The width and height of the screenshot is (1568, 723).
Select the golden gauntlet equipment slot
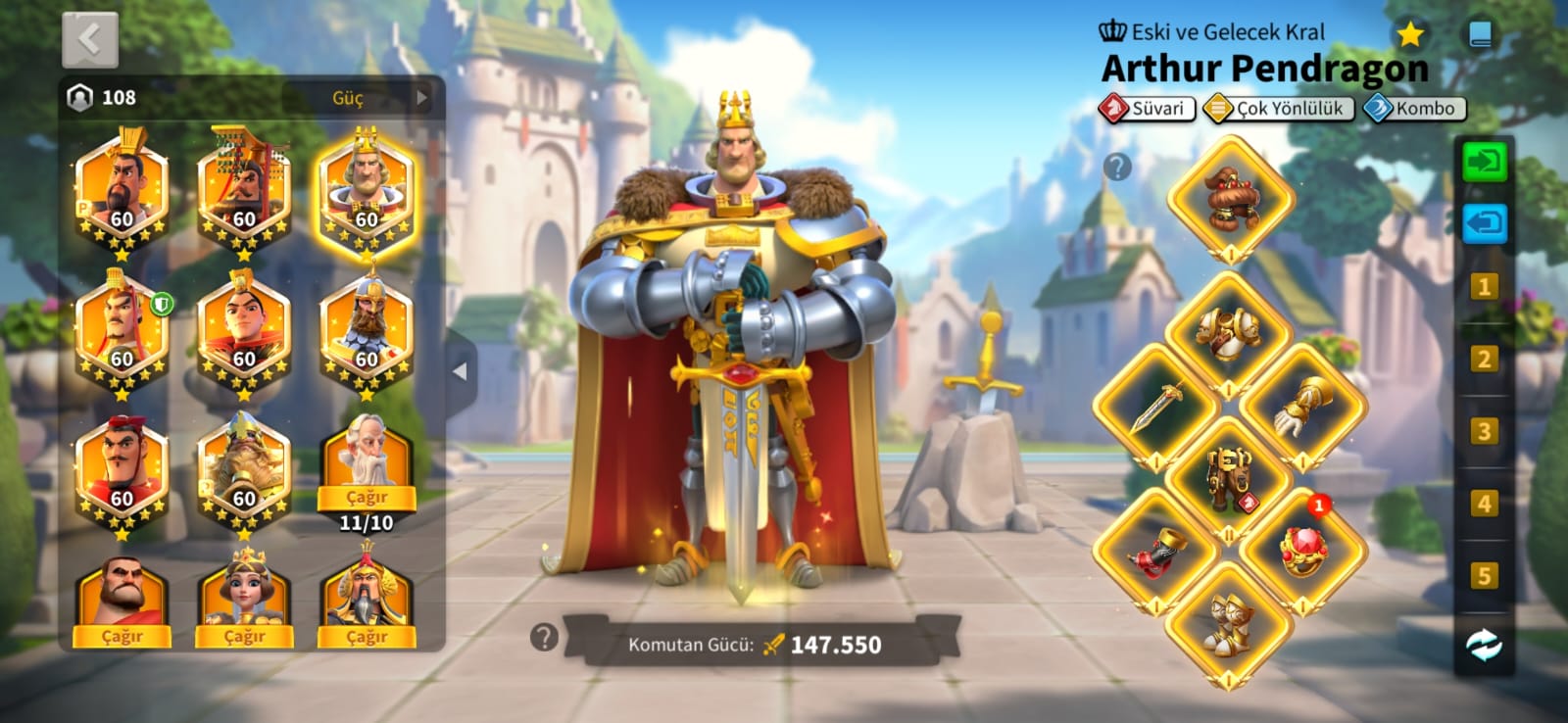pyautogui.click(x=1303, y=408)
